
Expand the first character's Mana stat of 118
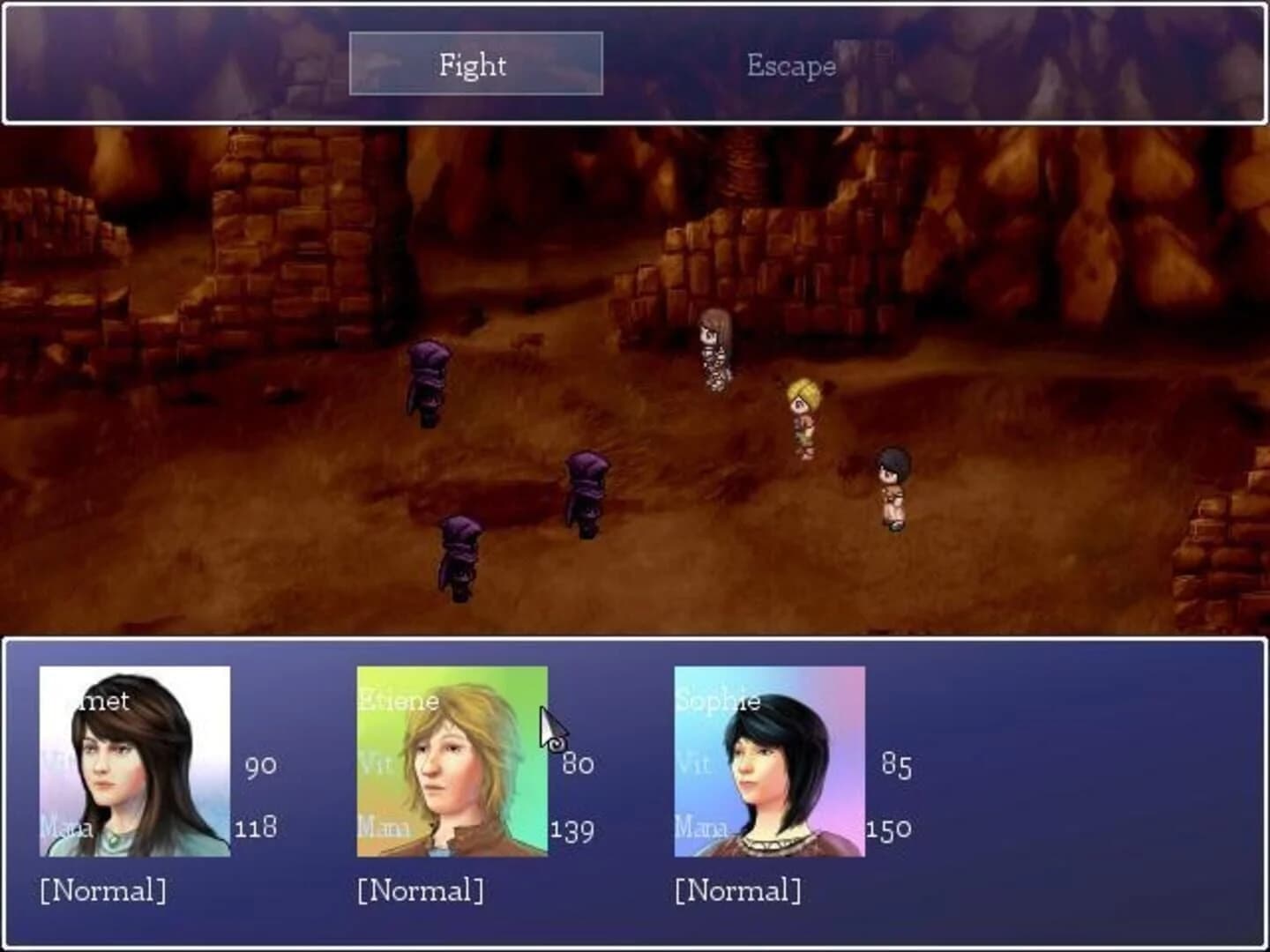tap(255, 828)
